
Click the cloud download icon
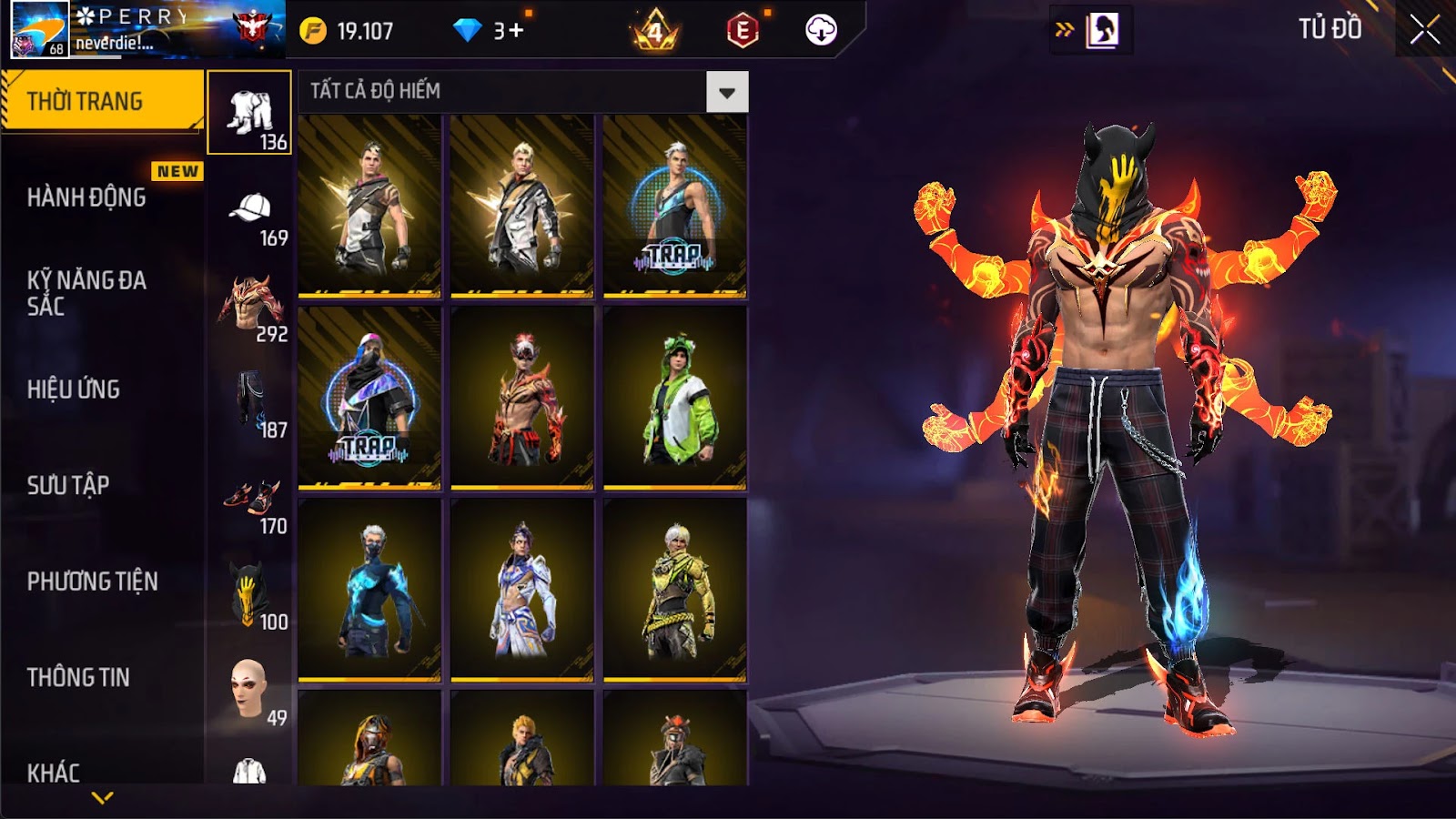821,30
